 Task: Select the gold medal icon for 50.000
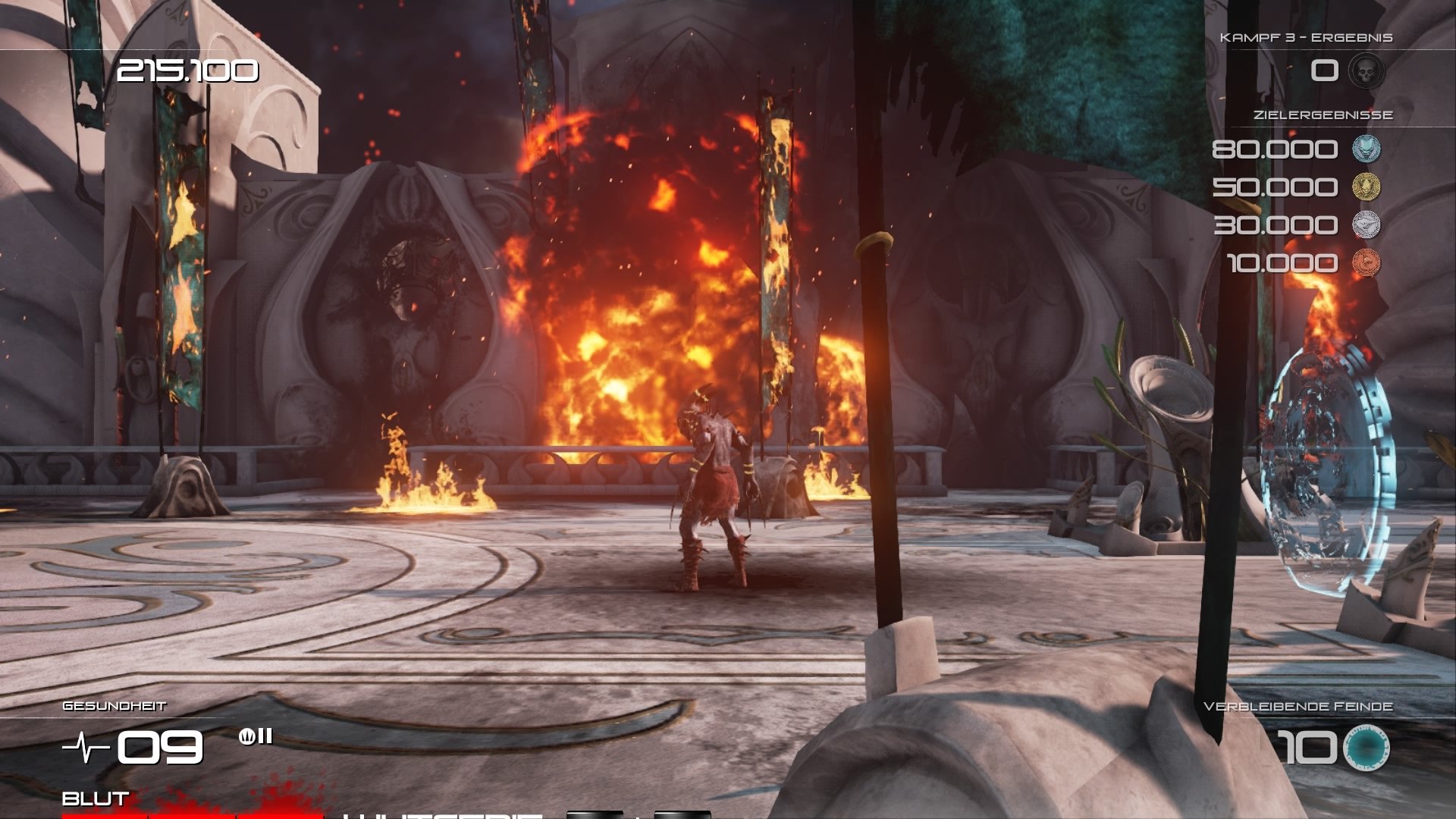(1367, 187)
